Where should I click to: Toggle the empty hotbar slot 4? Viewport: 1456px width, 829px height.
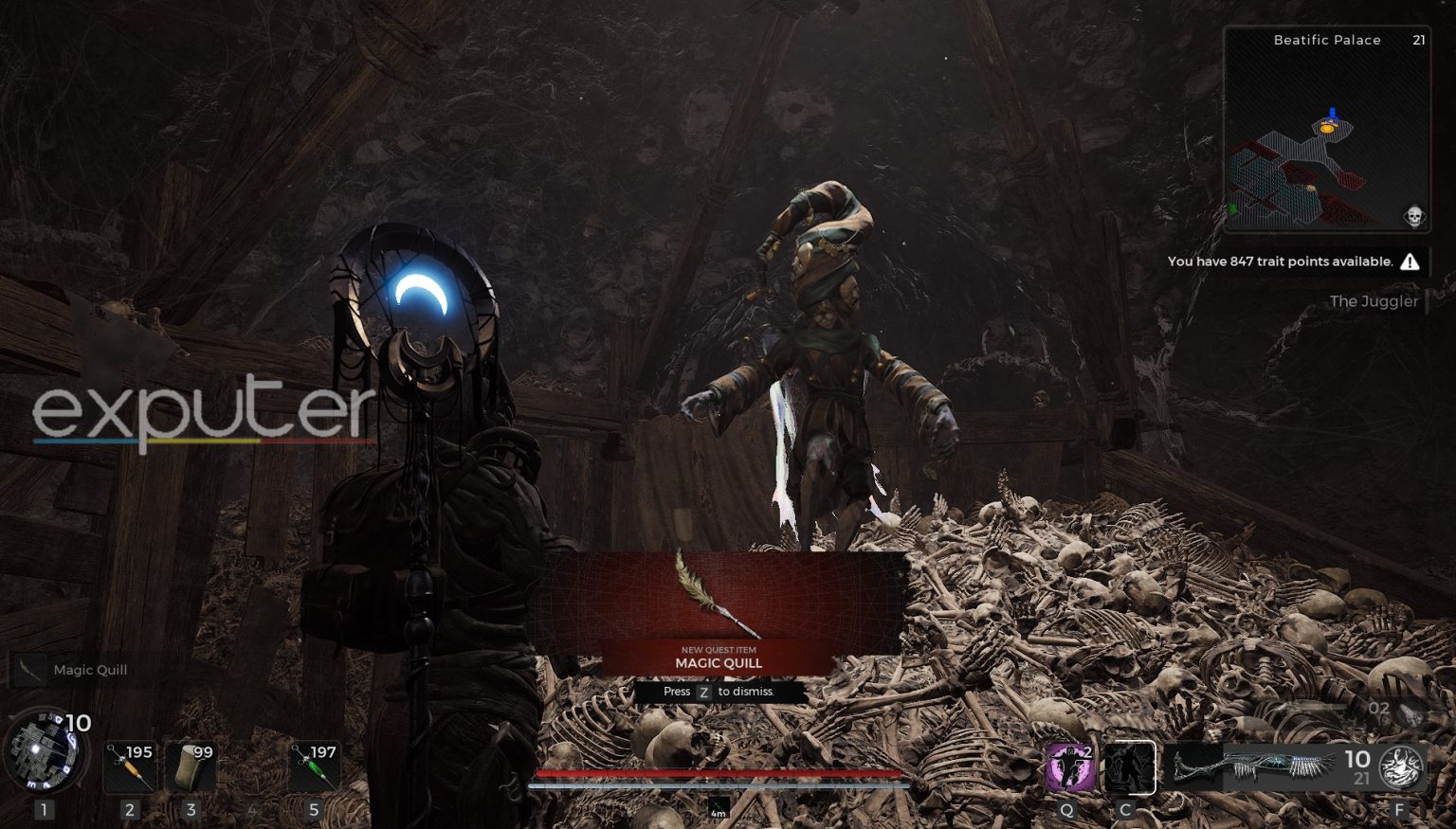[x=252, y=767]
